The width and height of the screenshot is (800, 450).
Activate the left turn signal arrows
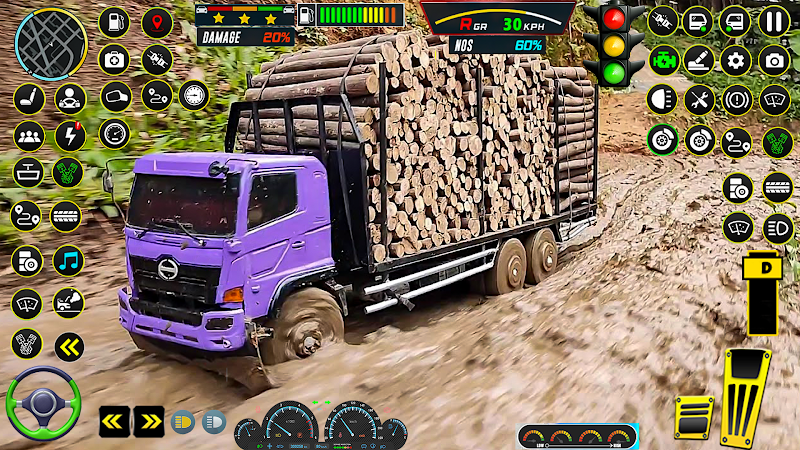pos(113,421)
